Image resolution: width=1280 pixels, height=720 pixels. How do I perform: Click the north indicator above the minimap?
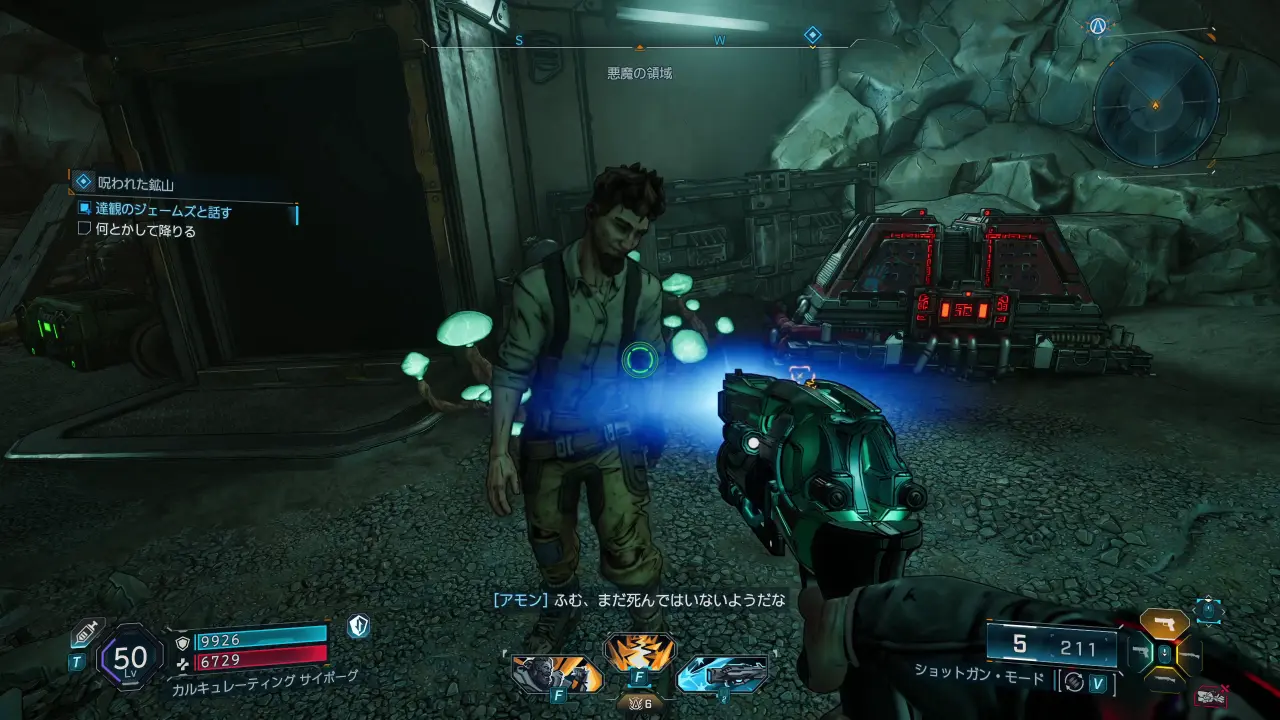click(1098, 26)
